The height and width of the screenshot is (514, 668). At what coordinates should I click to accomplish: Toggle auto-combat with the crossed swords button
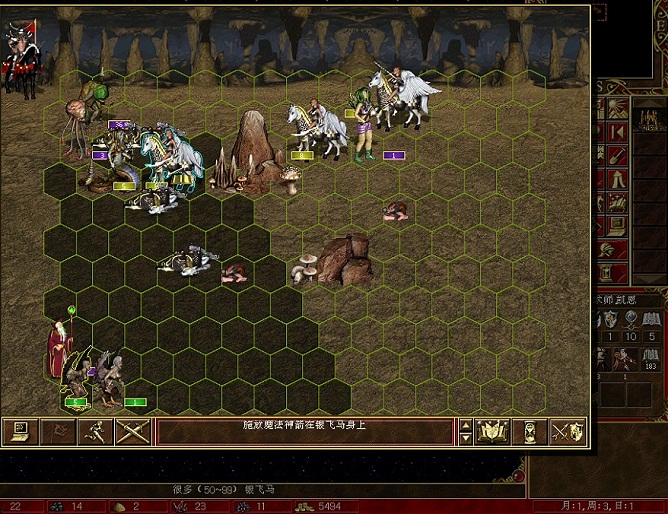[133, 431]
